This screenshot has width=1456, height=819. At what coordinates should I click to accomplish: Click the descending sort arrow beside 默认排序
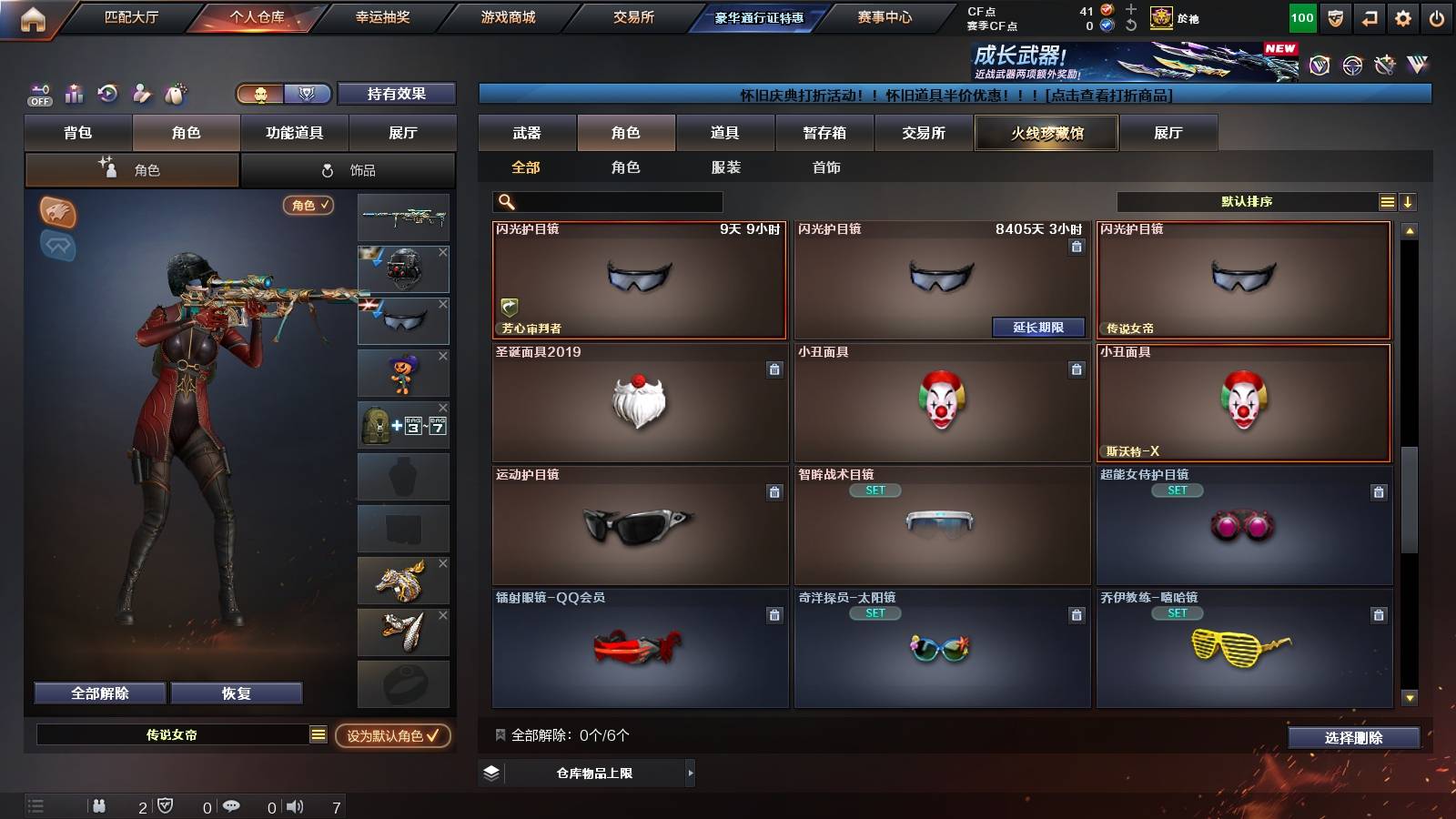click(1409, 201)
